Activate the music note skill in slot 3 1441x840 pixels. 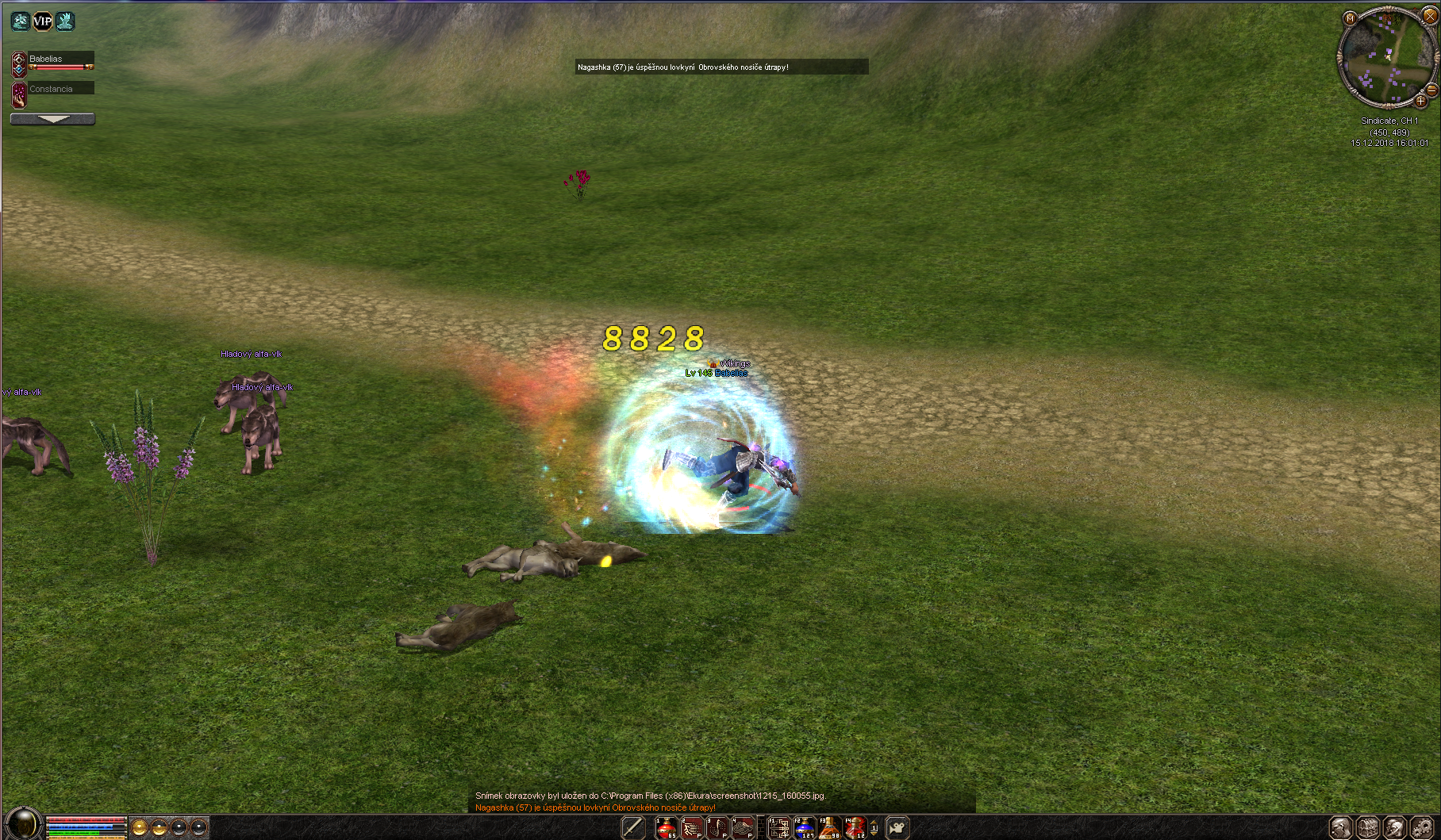click(717, 828)
